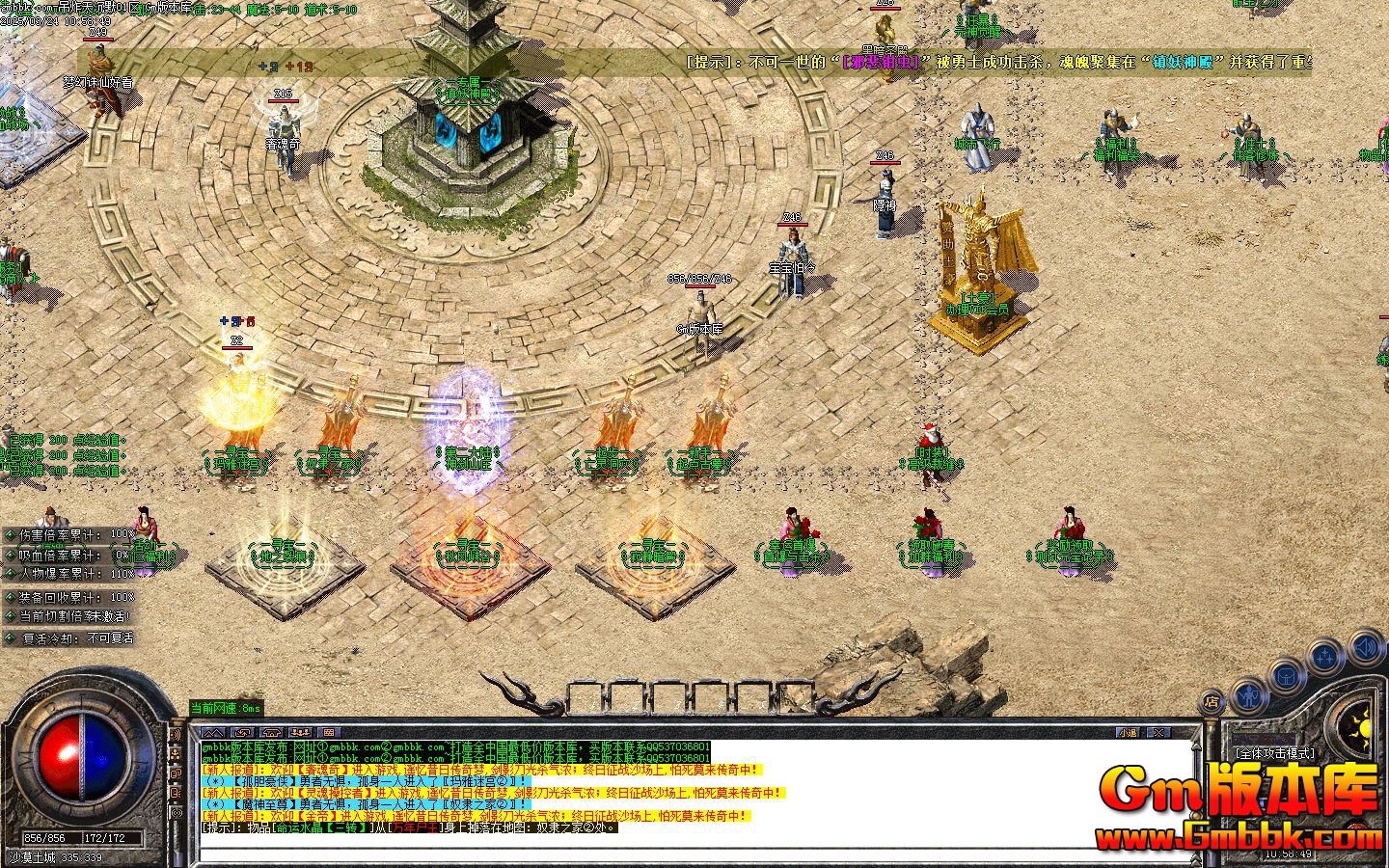Click the mountains minimap icon on chat toolbar
This screenshot has width=1389, height=868.
click(213, 732)
